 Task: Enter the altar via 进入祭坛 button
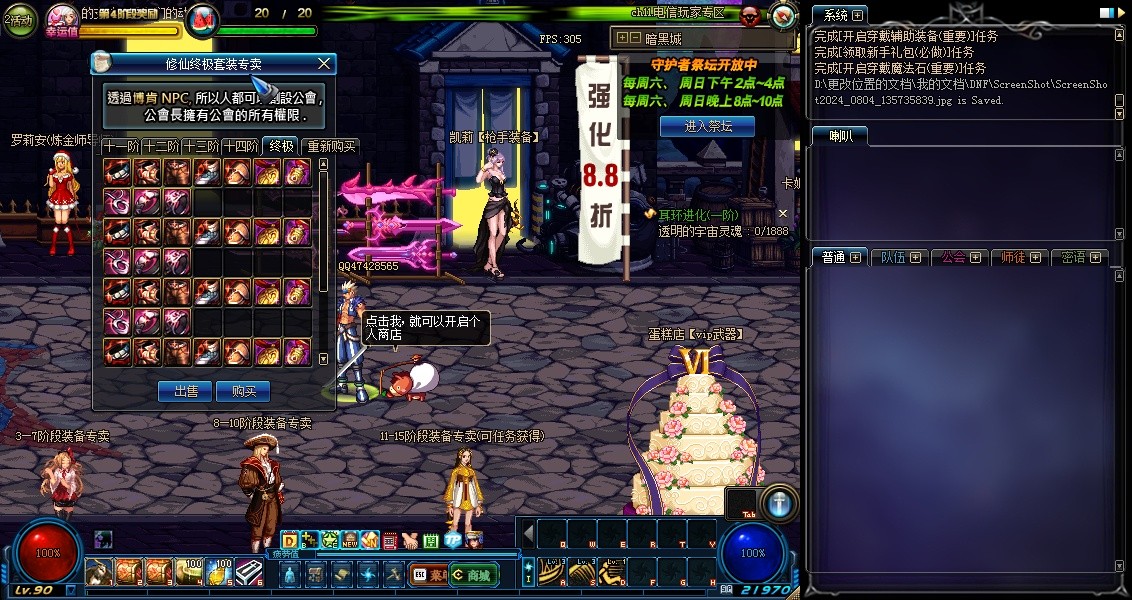pos(707,126)
